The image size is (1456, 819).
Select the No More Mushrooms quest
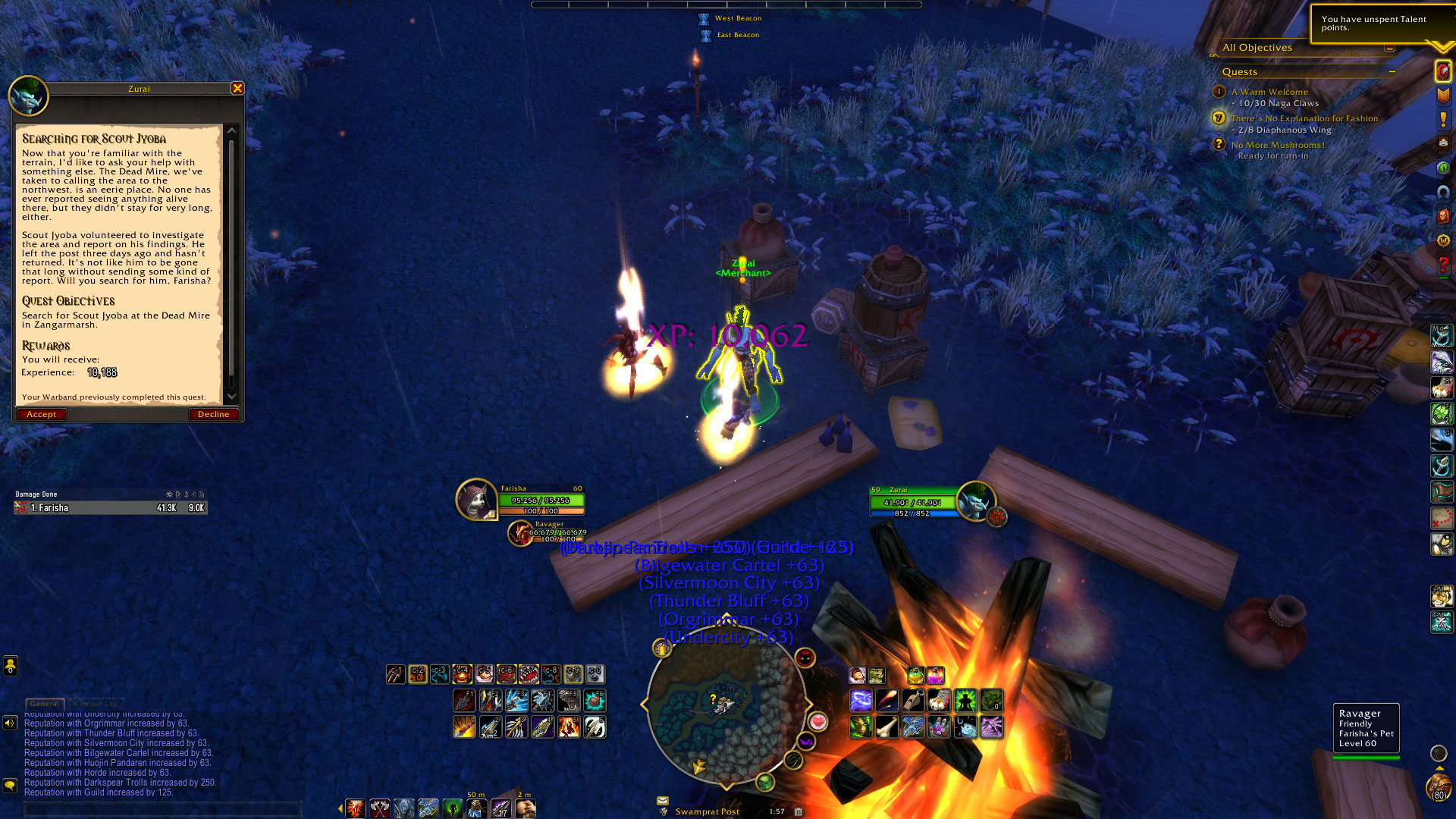point(1278,145)
